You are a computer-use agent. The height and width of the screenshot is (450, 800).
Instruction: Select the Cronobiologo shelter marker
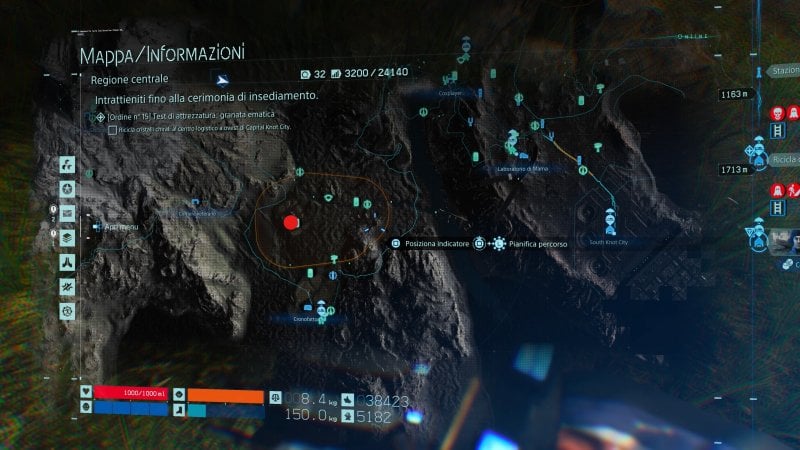321,306
